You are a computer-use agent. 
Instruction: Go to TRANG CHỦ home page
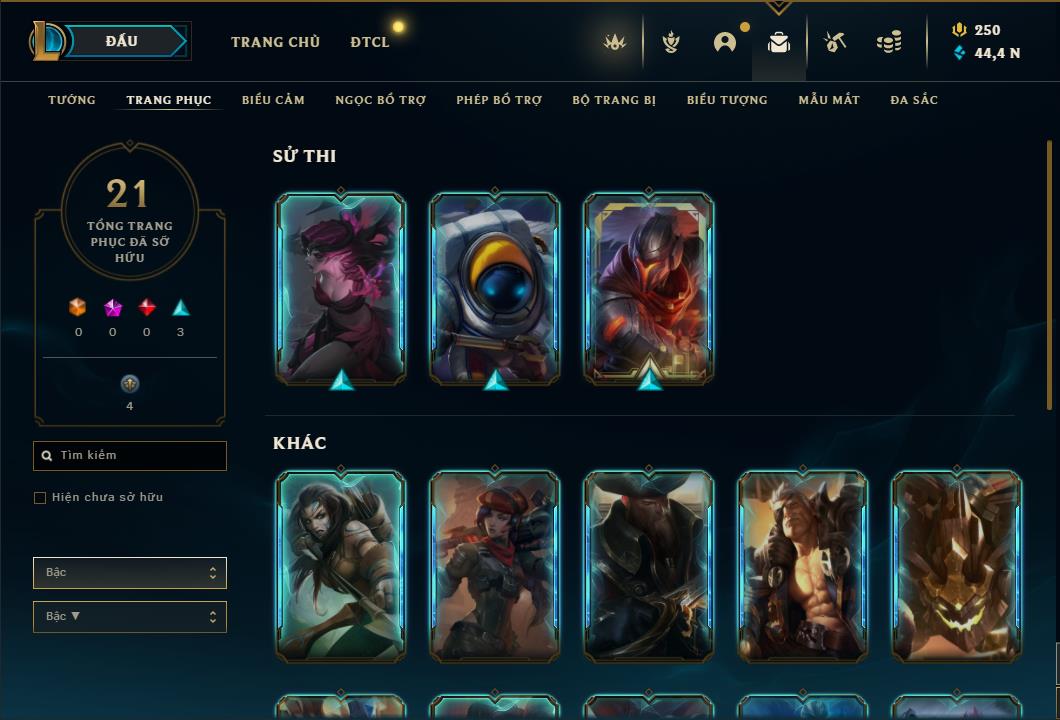[x=275, y=42]
